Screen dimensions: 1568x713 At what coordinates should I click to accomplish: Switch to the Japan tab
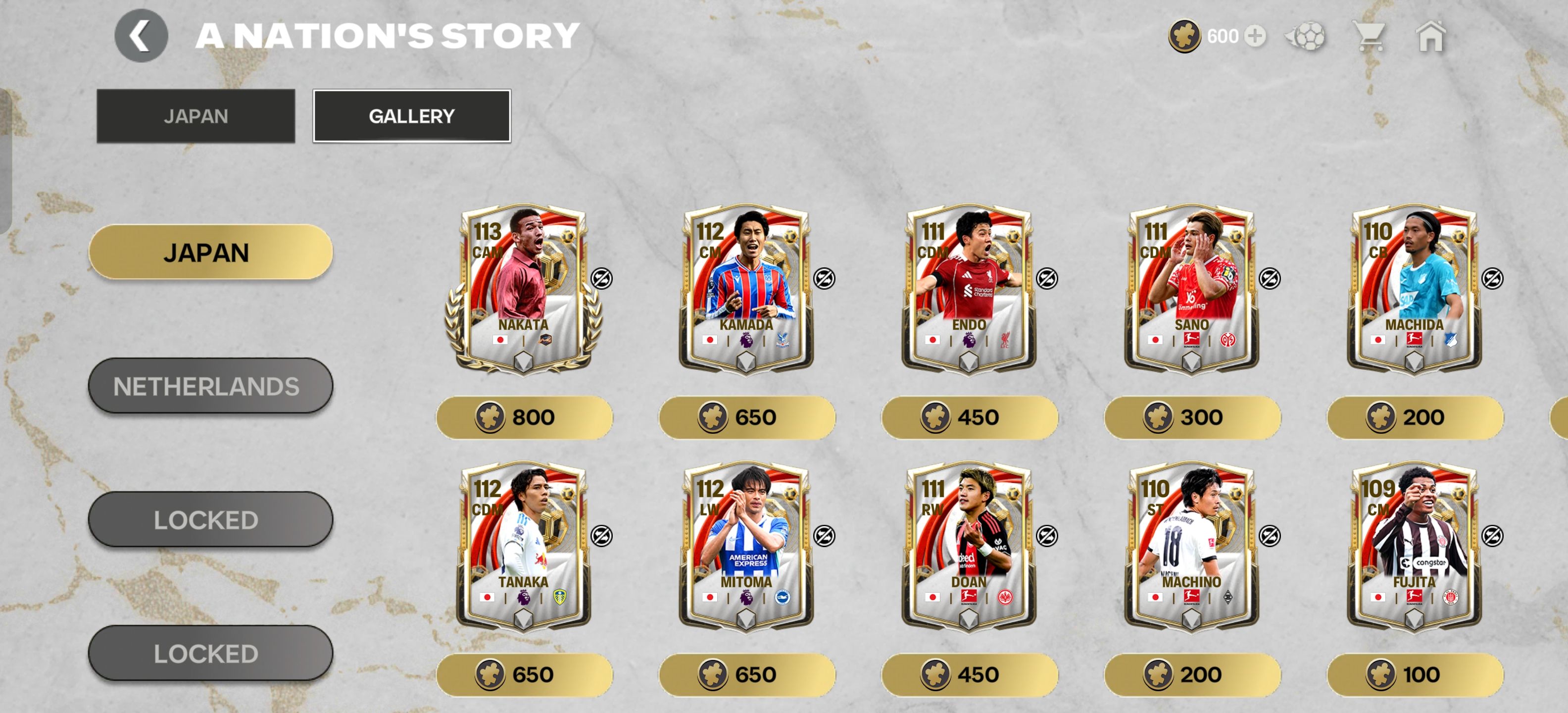point(196,116)
